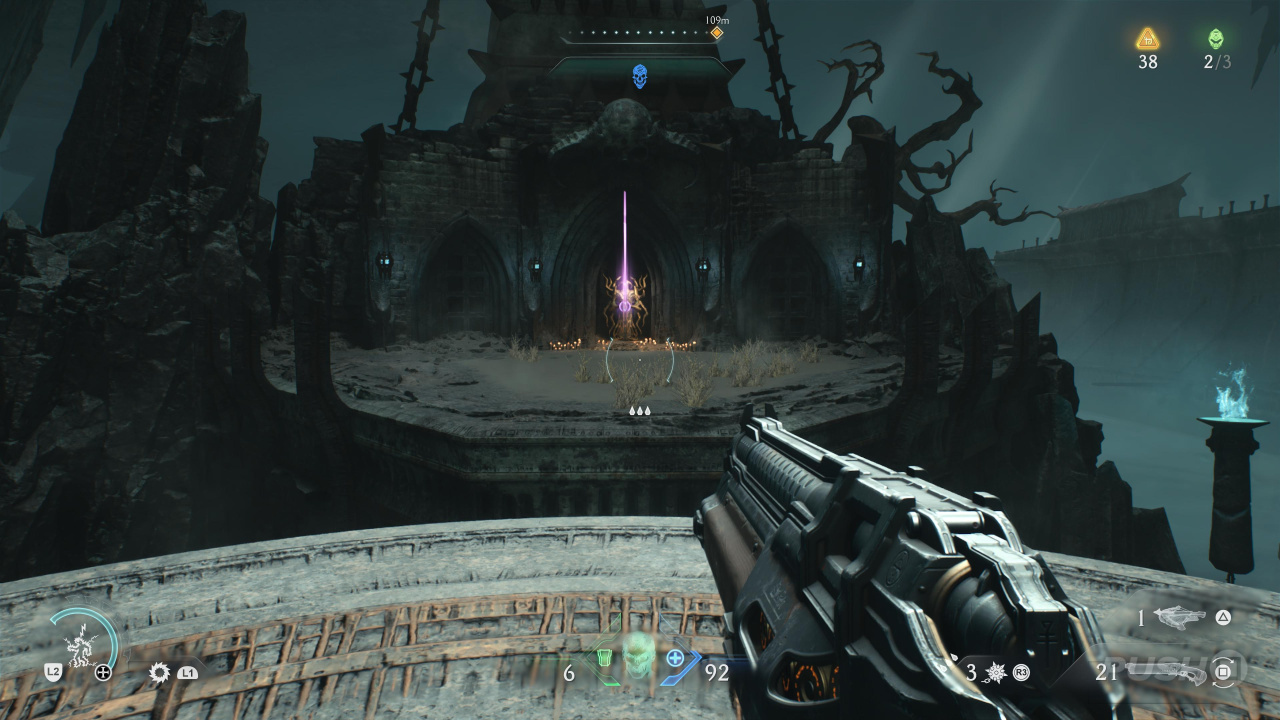Image resolution: width=1280 pixels, height=720 pixels.
Task: Click the orange objective marker on the compass
Action: [716, 33]
